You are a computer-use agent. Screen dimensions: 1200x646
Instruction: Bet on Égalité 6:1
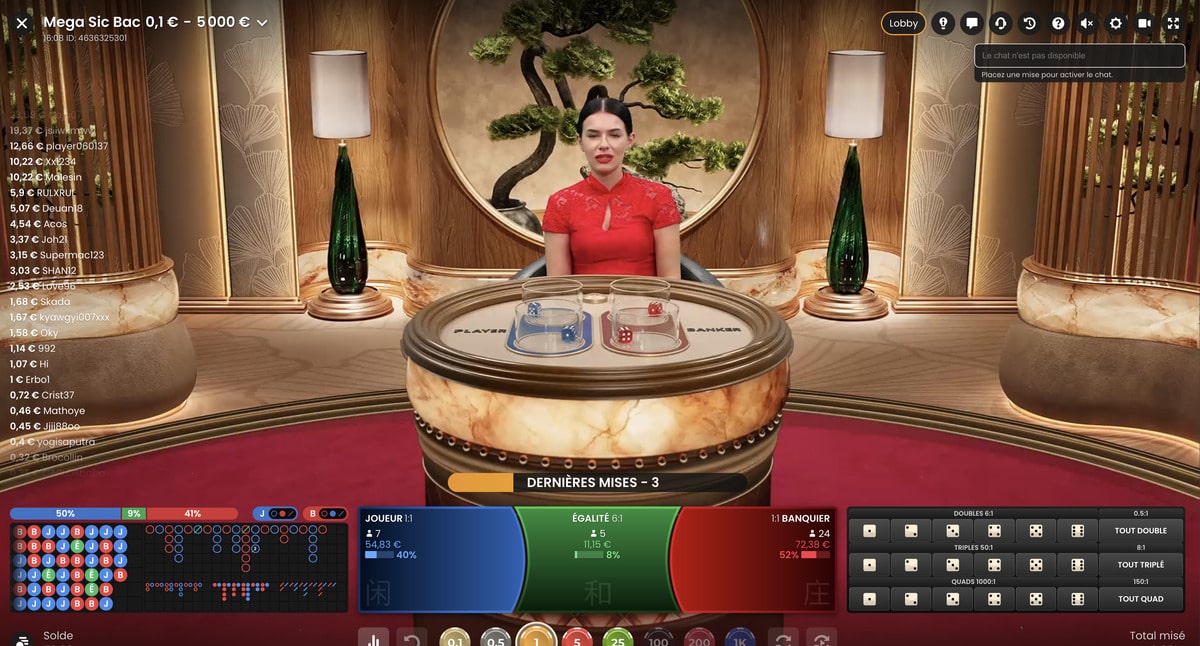[x=597, y=558]
